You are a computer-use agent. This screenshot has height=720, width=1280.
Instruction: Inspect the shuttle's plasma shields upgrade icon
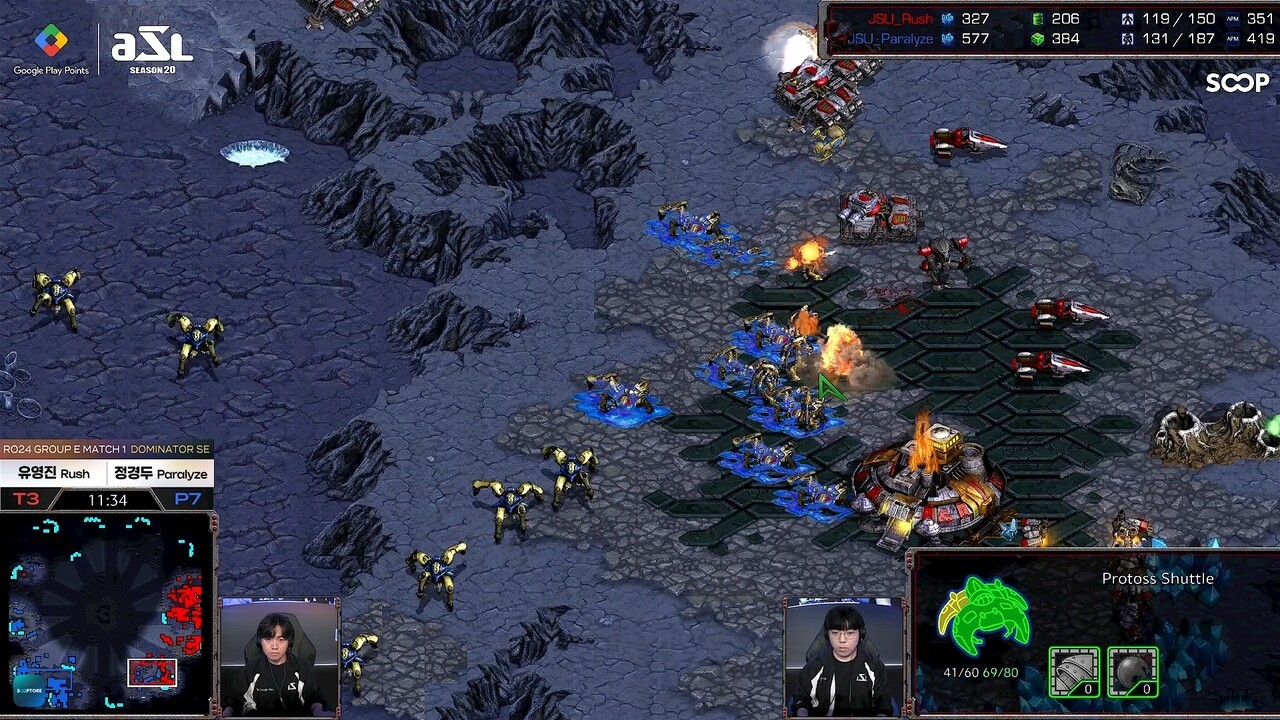(1133, 671)
